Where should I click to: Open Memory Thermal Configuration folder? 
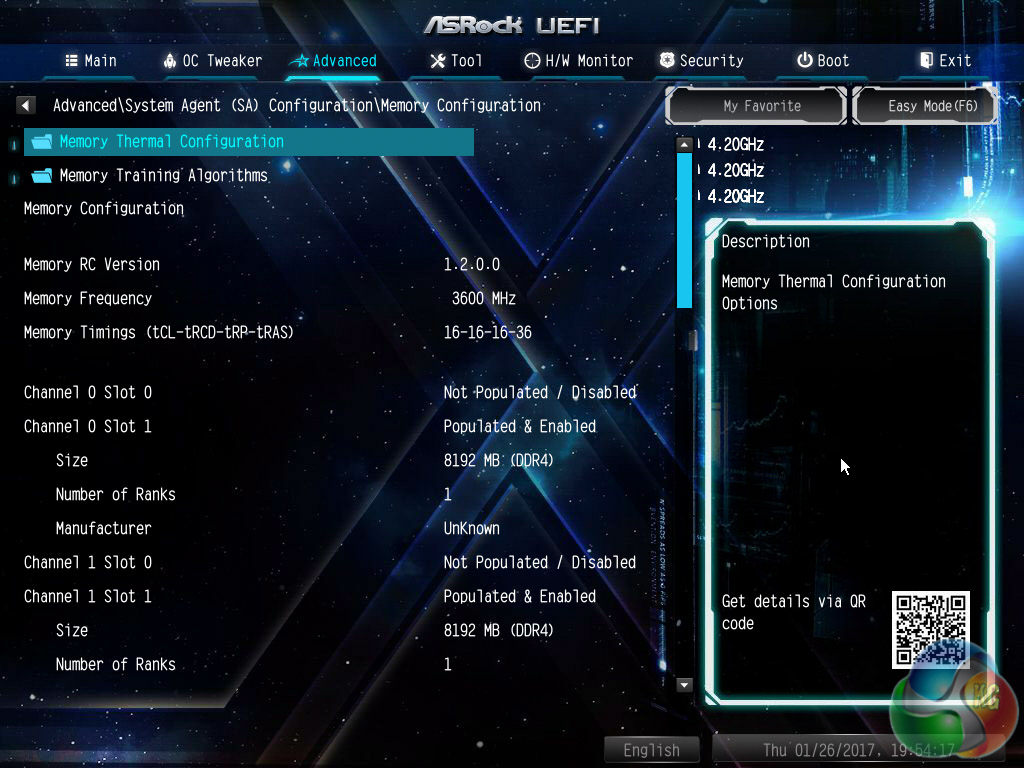(x=171, y=142)
